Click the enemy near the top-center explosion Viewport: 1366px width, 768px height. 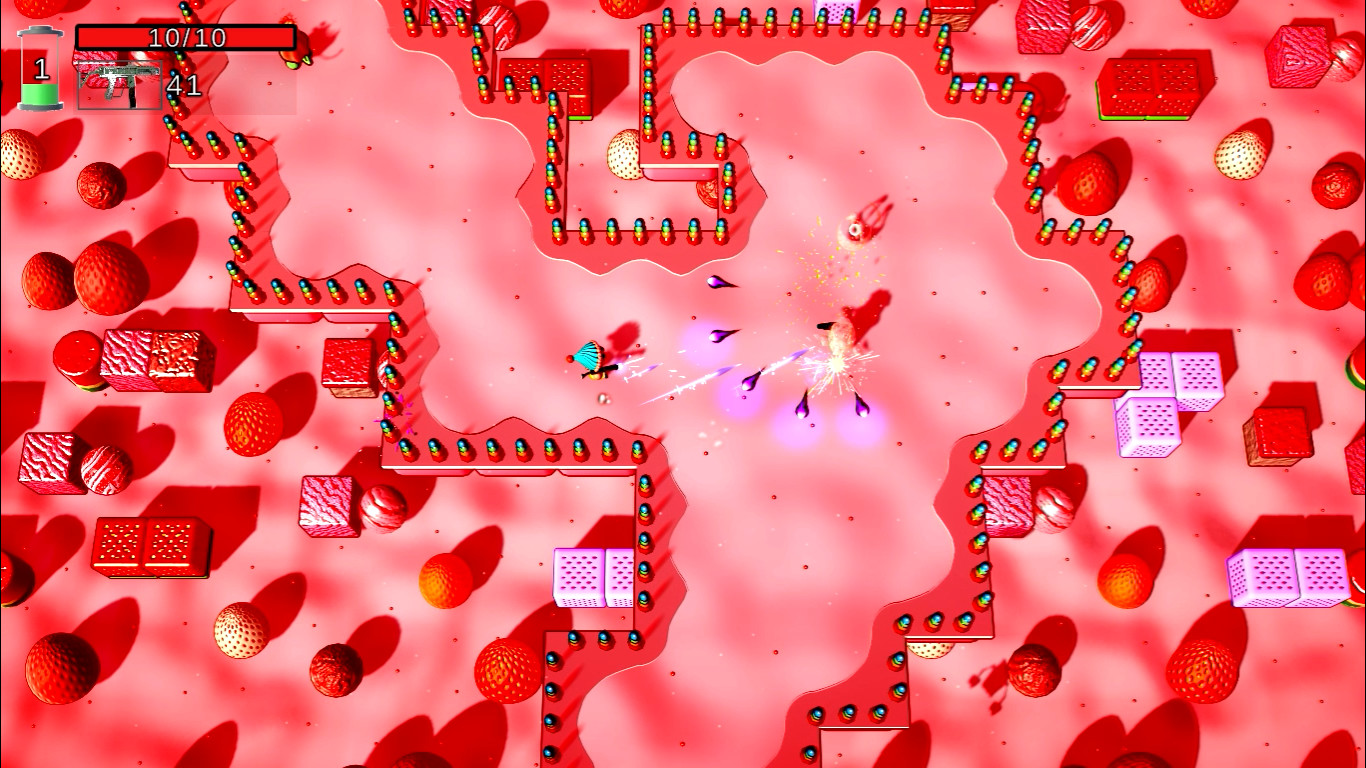(855, 230)
